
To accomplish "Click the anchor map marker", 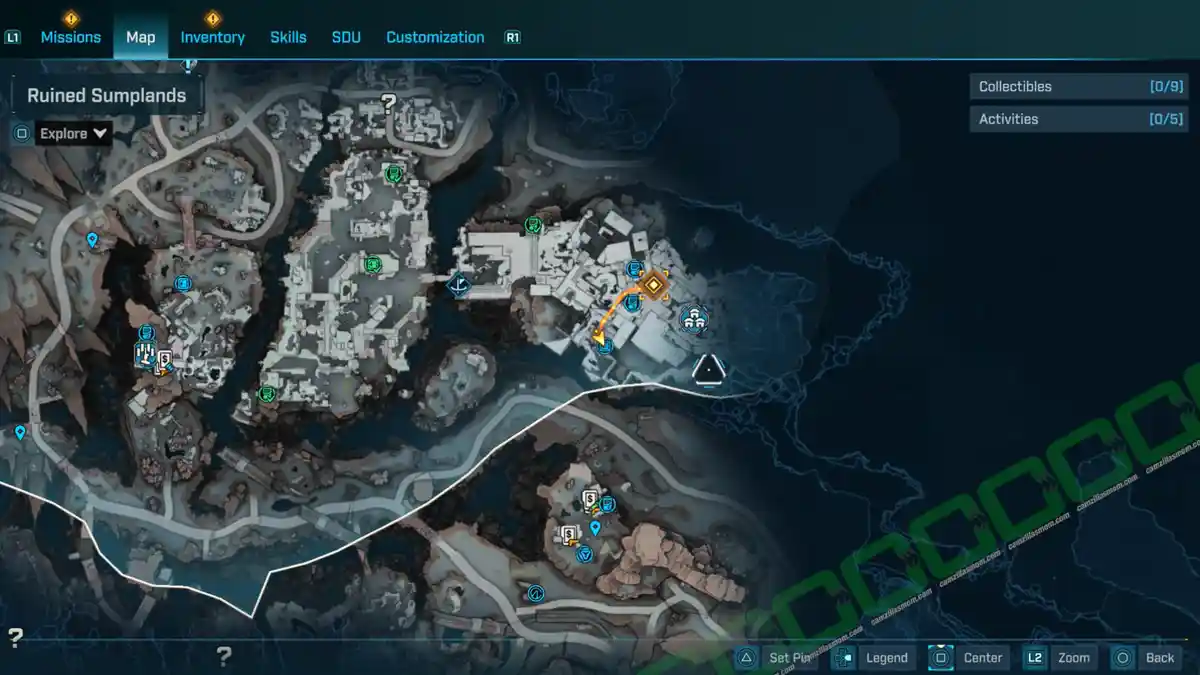I will click(459, 285).
